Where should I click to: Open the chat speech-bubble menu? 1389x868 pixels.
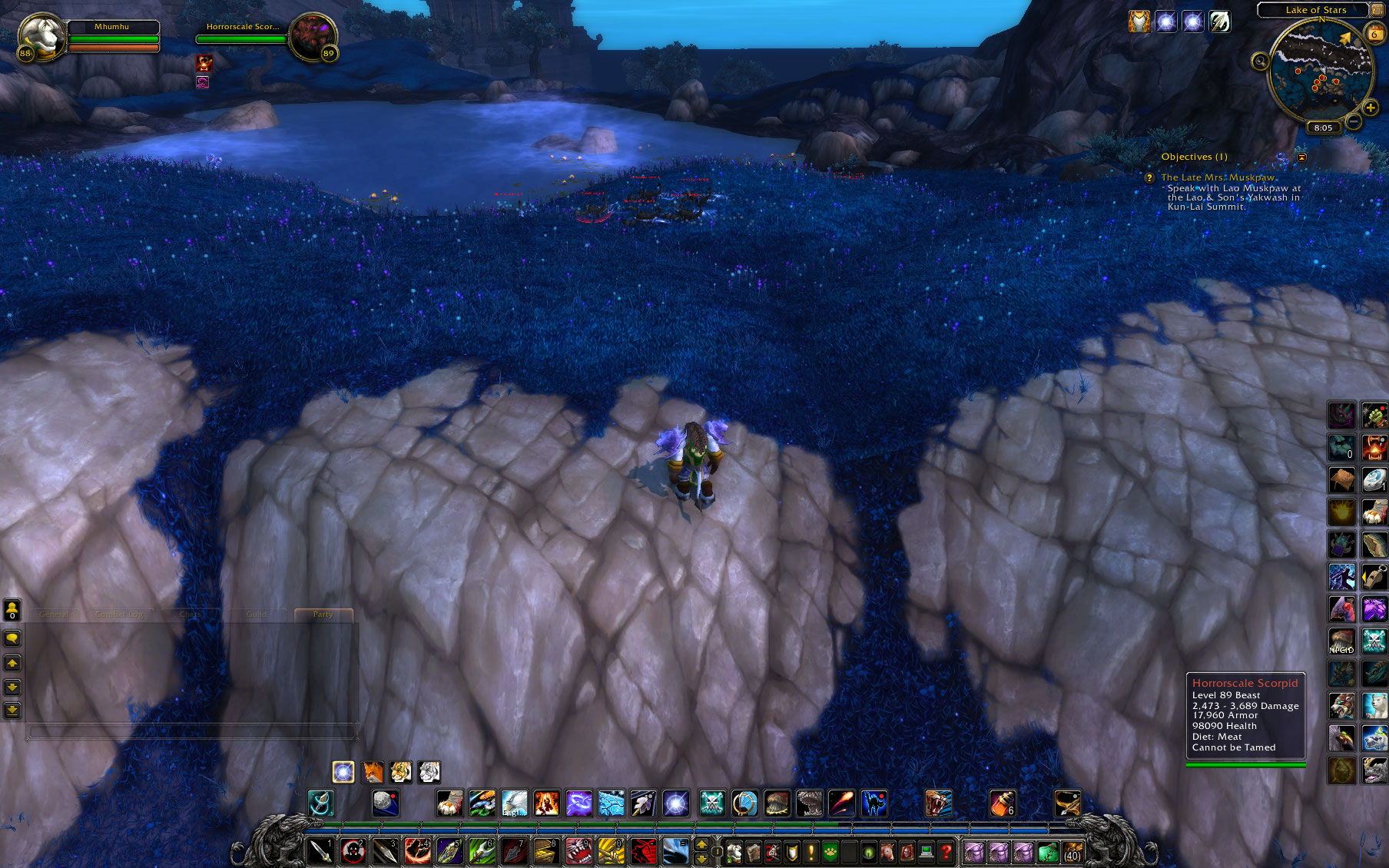(x=12, y=638)
